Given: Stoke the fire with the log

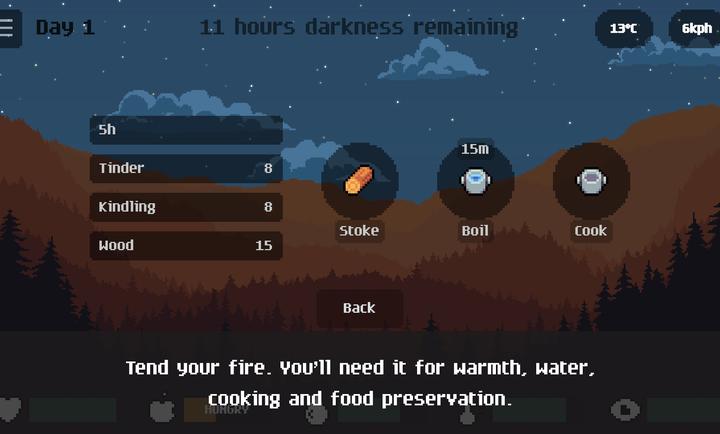Looking at the screenshot, I should pos(359,182).
